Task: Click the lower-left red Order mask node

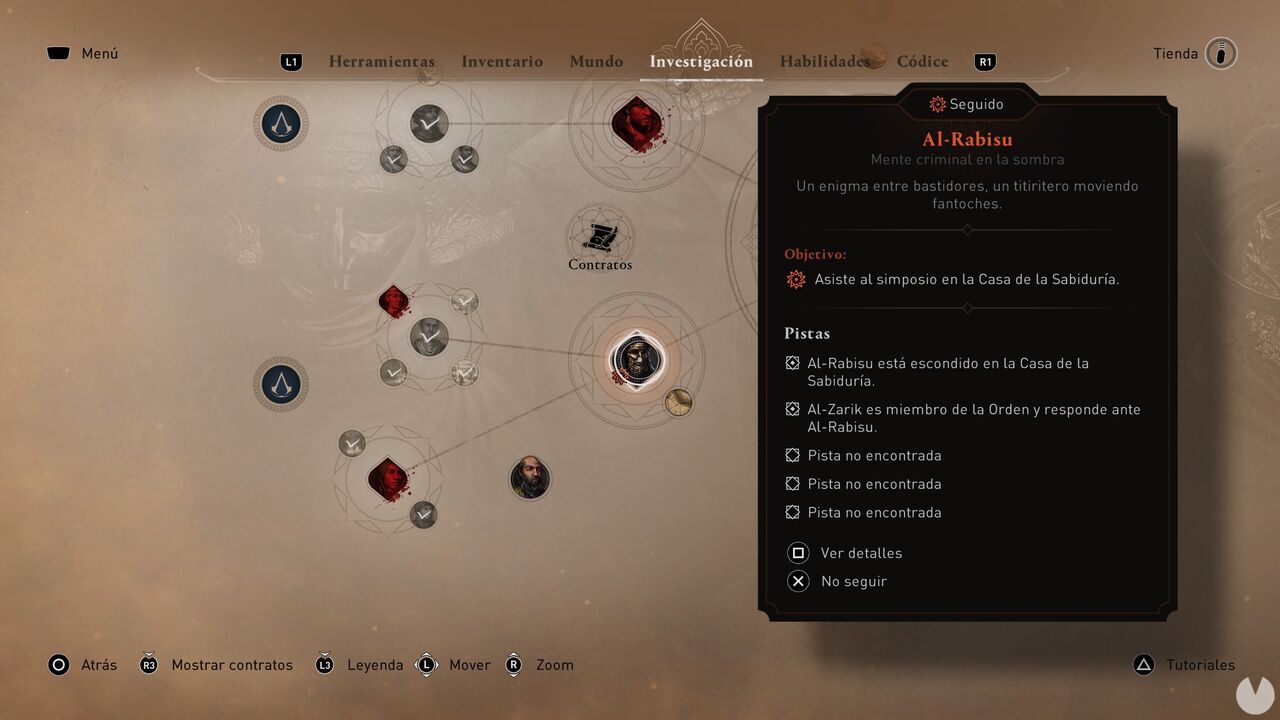Action: pyautogui.click(x=390, y=478)
